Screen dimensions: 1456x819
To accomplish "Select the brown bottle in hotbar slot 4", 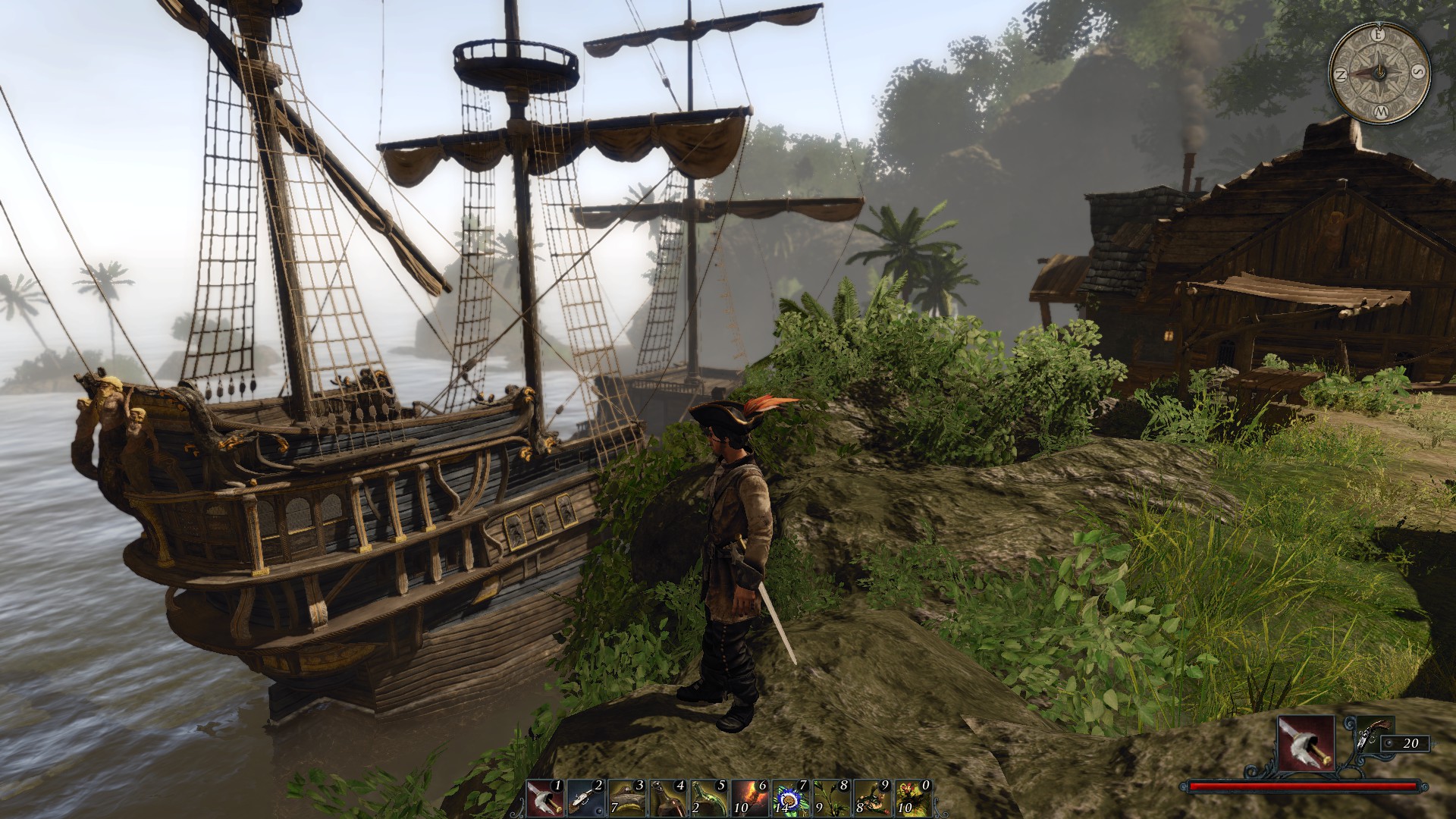I will click(668, 799).
